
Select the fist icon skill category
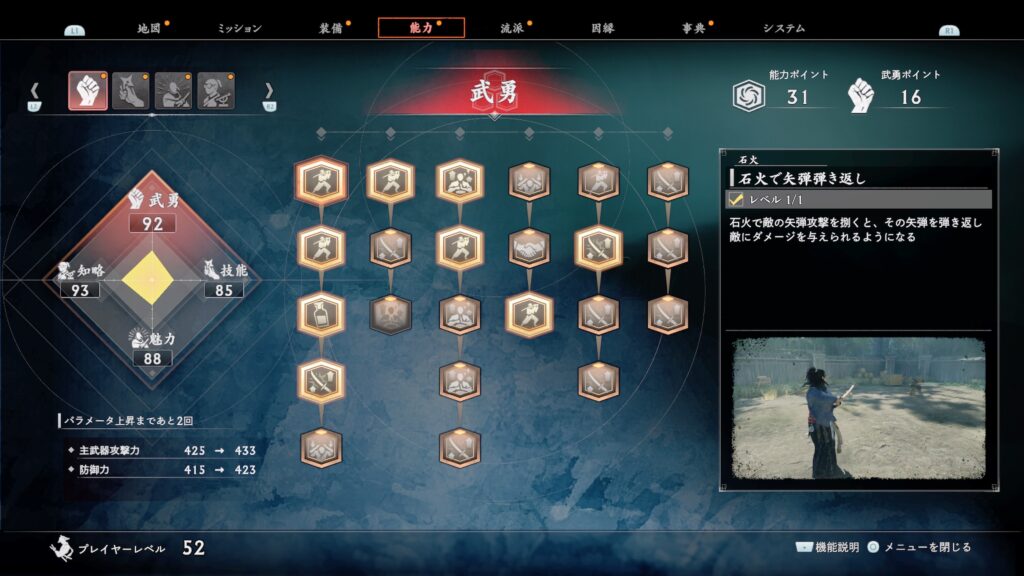click(88, 91)
